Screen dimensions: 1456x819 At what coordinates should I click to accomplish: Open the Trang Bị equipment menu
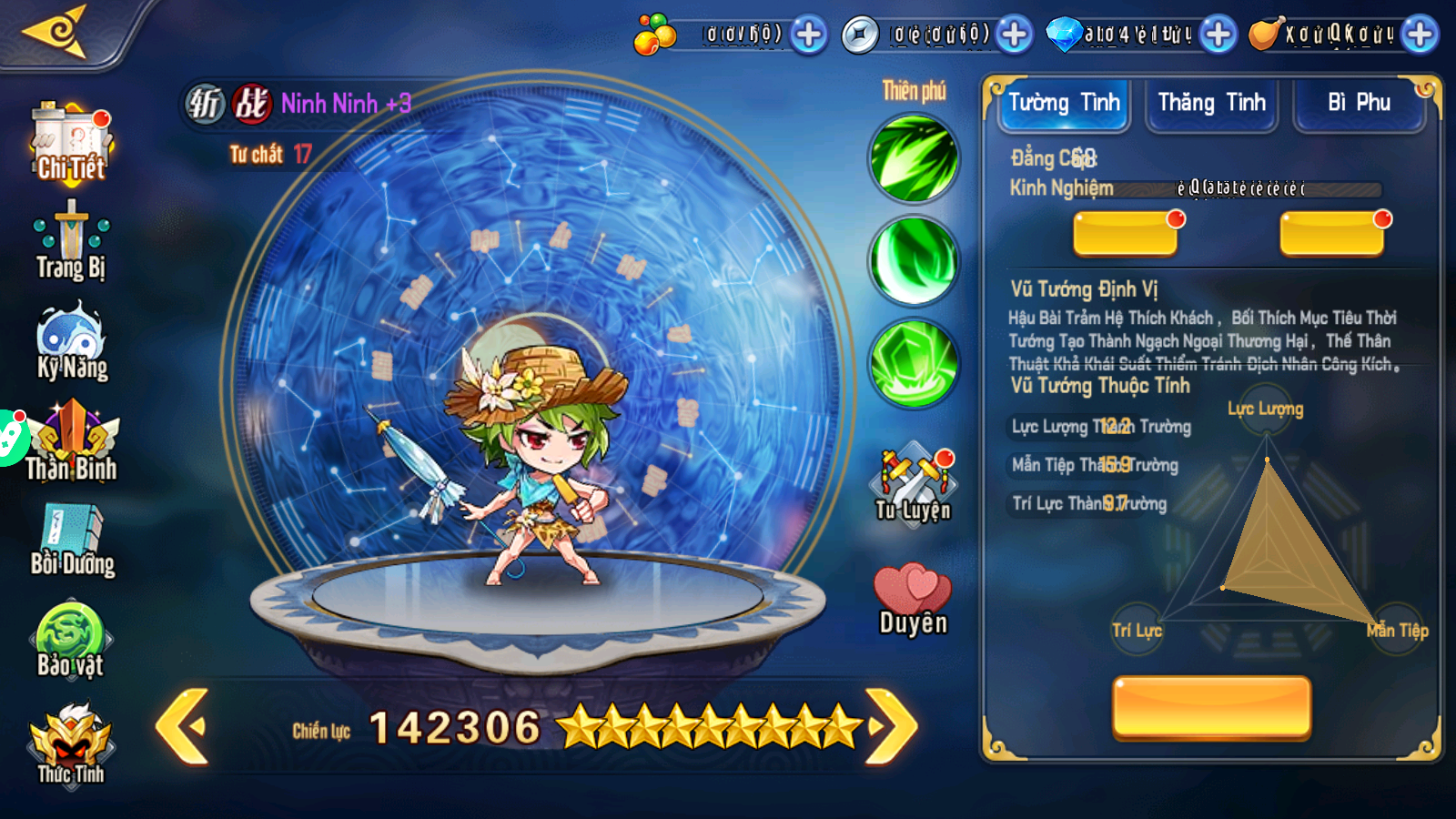pyautogui.click(x=71, y=241)
